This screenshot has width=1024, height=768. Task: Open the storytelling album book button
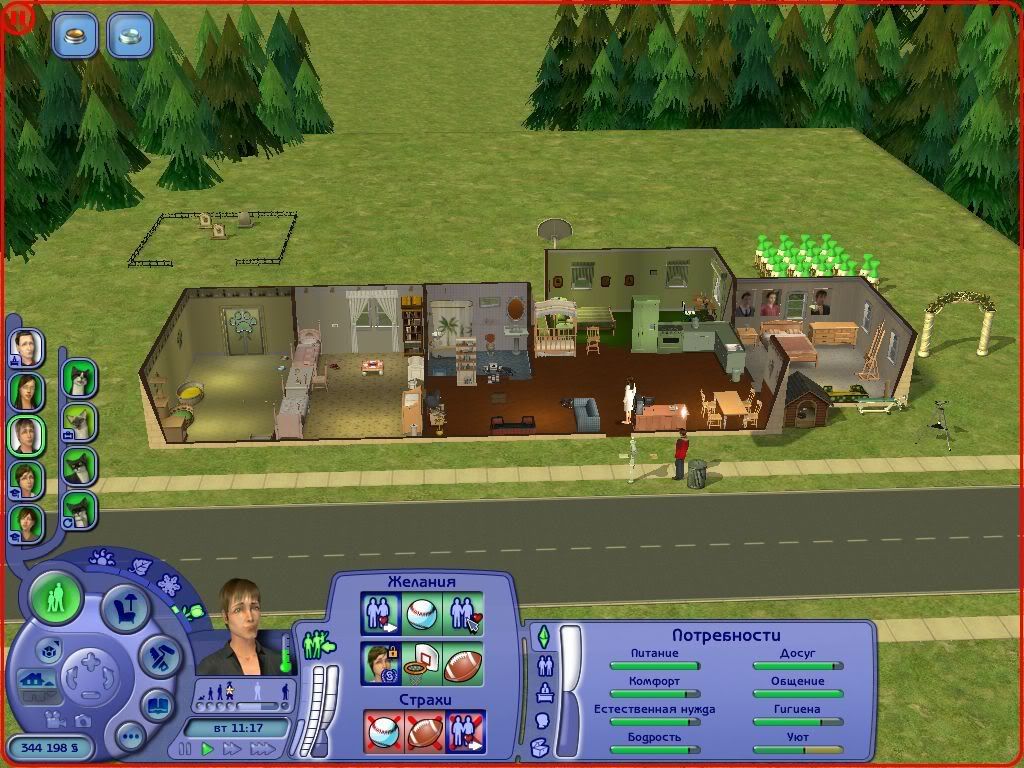tap(158, 705)
